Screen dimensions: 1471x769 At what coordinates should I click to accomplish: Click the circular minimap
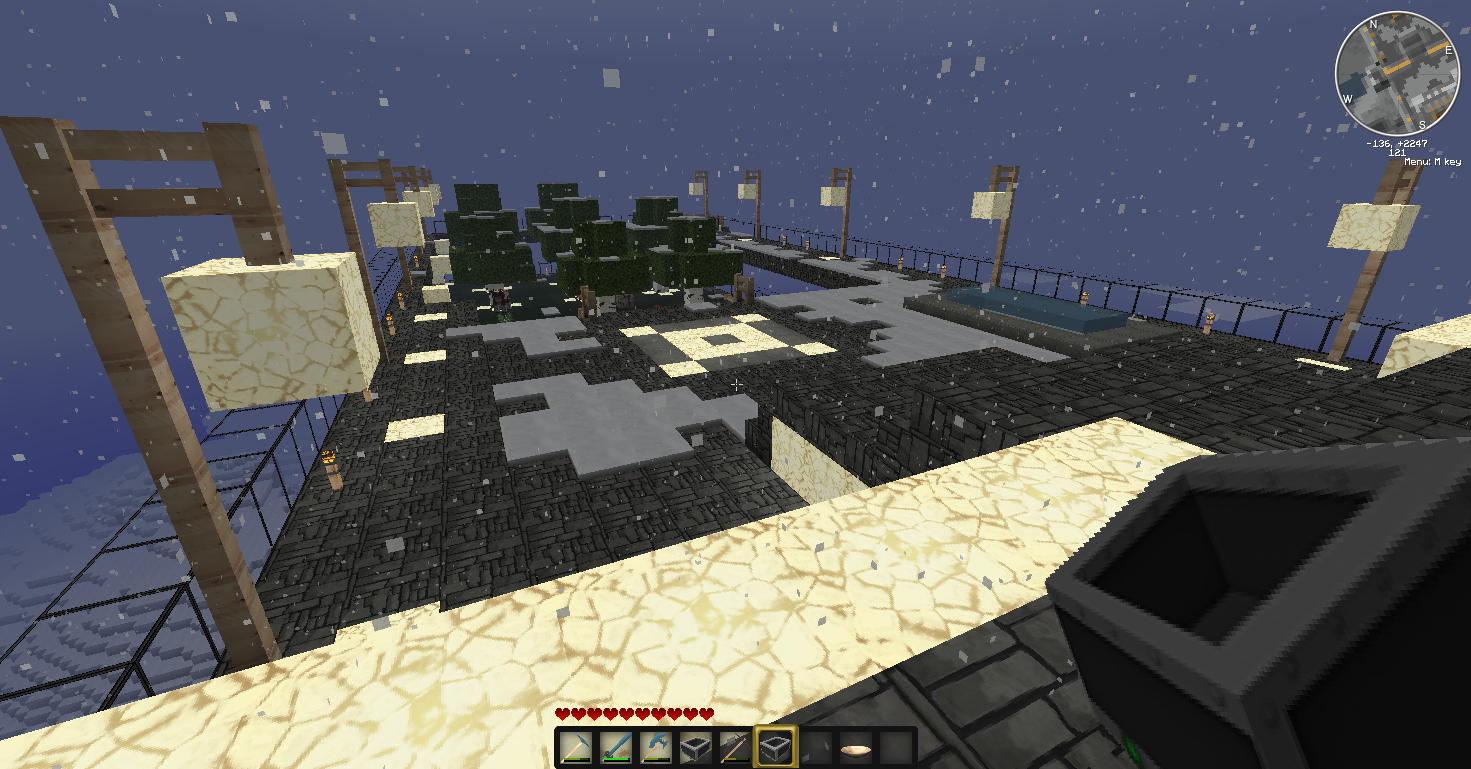[x=1396, y=74]
